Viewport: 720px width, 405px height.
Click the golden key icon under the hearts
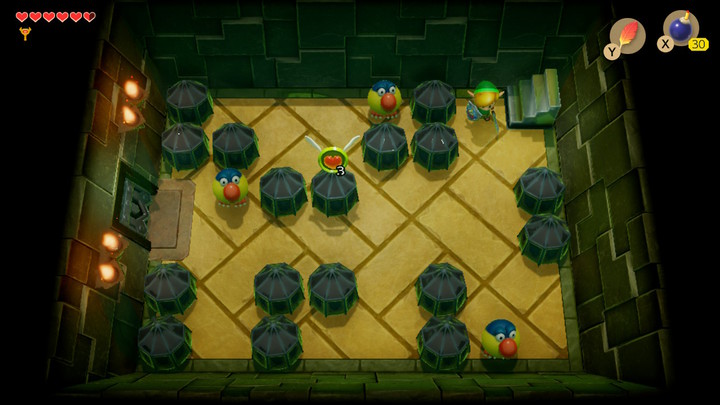tap(25, 33)
